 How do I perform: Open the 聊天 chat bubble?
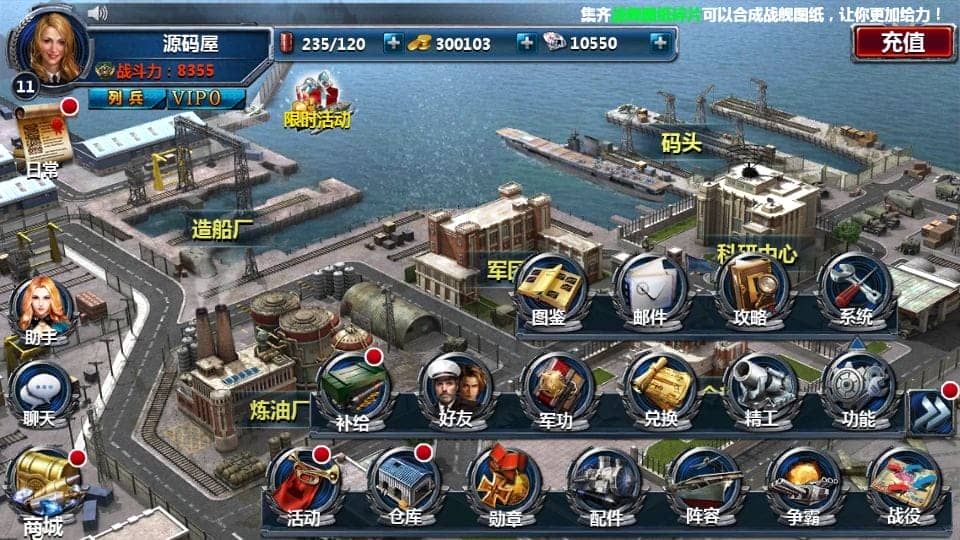tap(40, 391)
